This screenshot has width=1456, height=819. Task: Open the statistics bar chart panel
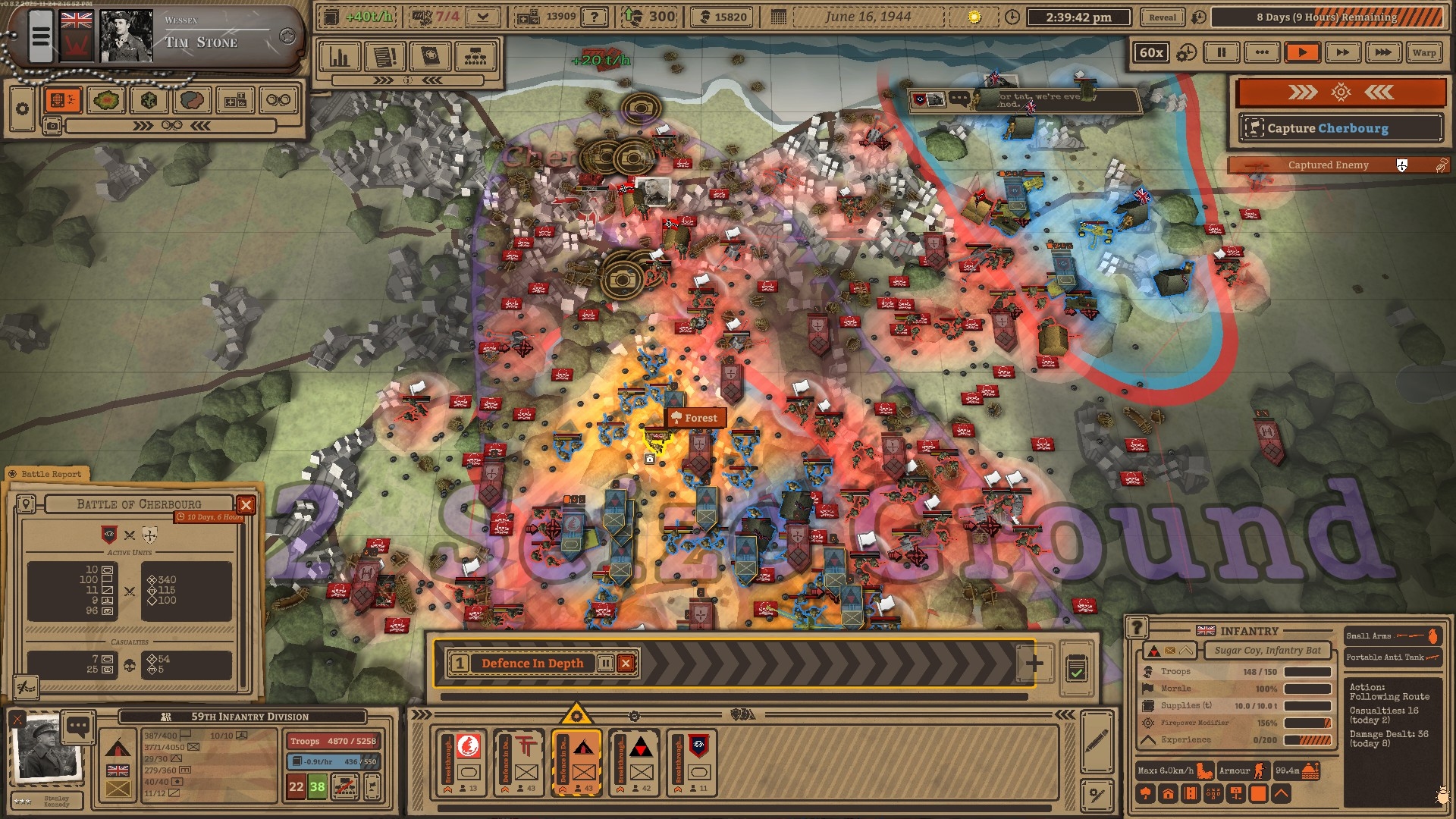[339, 57]
